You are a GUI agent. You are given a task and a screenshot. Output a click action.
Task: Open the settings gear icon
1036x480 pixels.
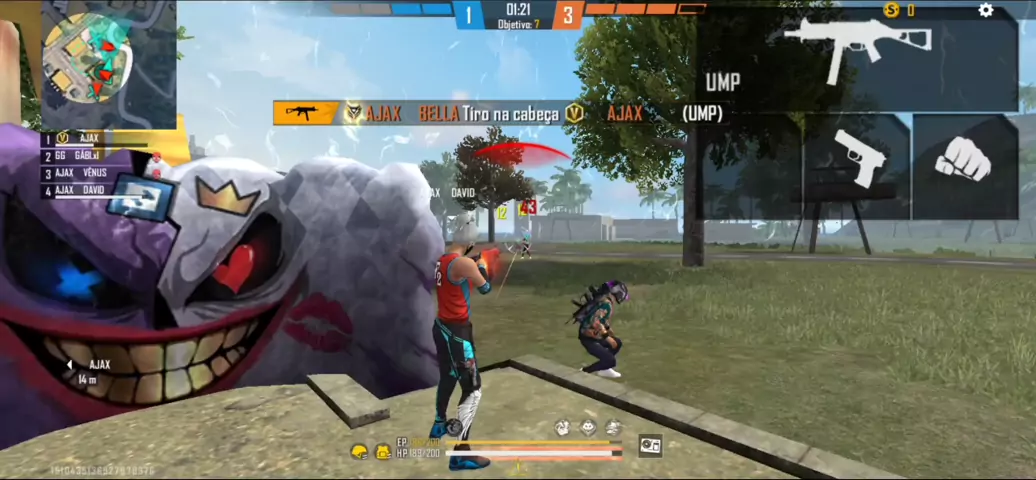tap(986, 10)
